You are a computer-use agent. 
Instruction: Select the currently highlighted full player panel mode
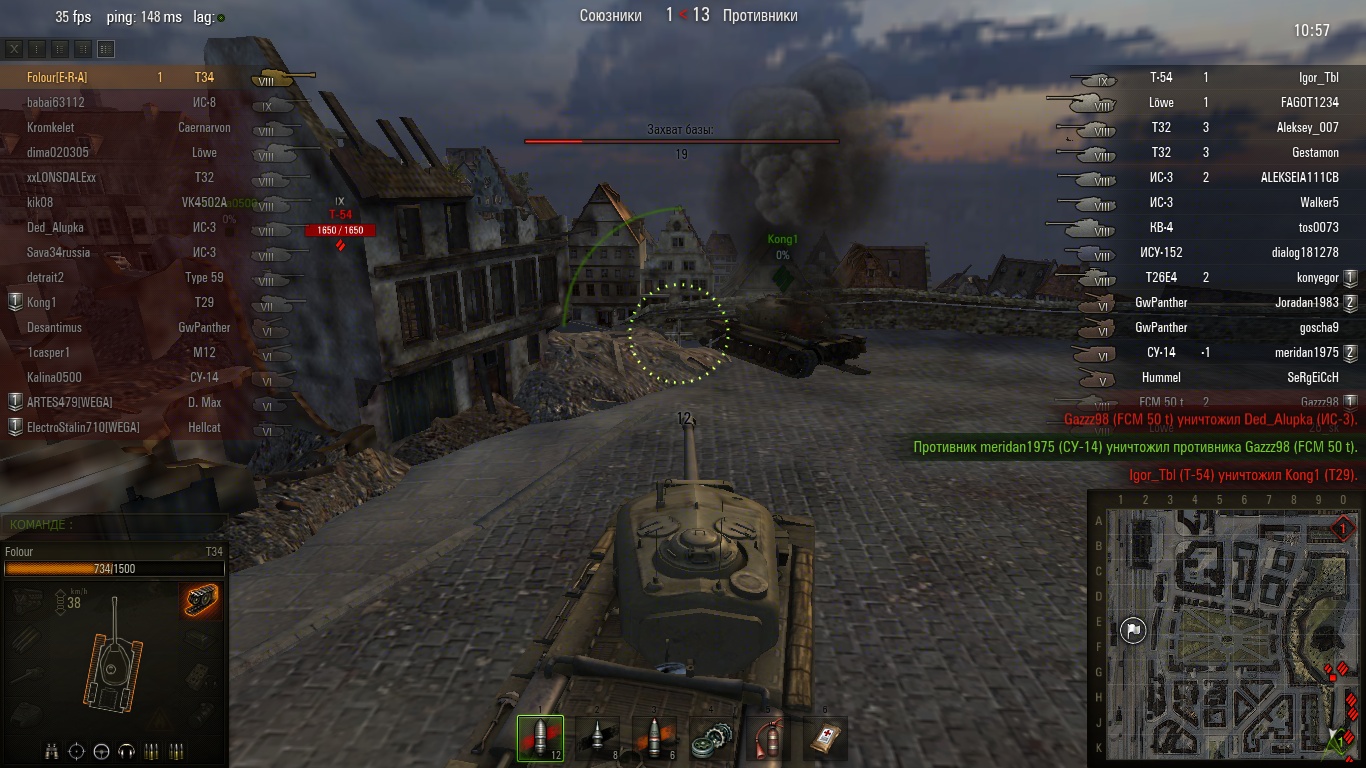[106, 48]
